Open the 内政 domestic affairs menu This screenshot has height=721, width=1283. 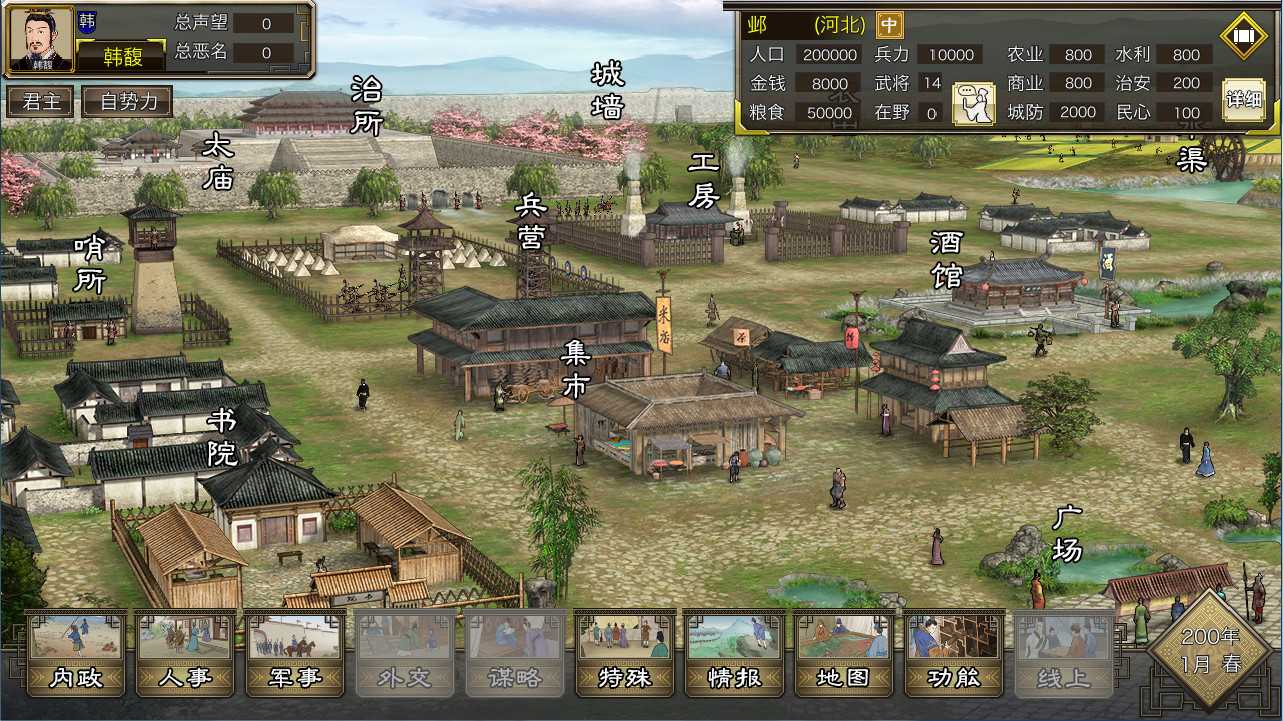(x=76, y=653)
